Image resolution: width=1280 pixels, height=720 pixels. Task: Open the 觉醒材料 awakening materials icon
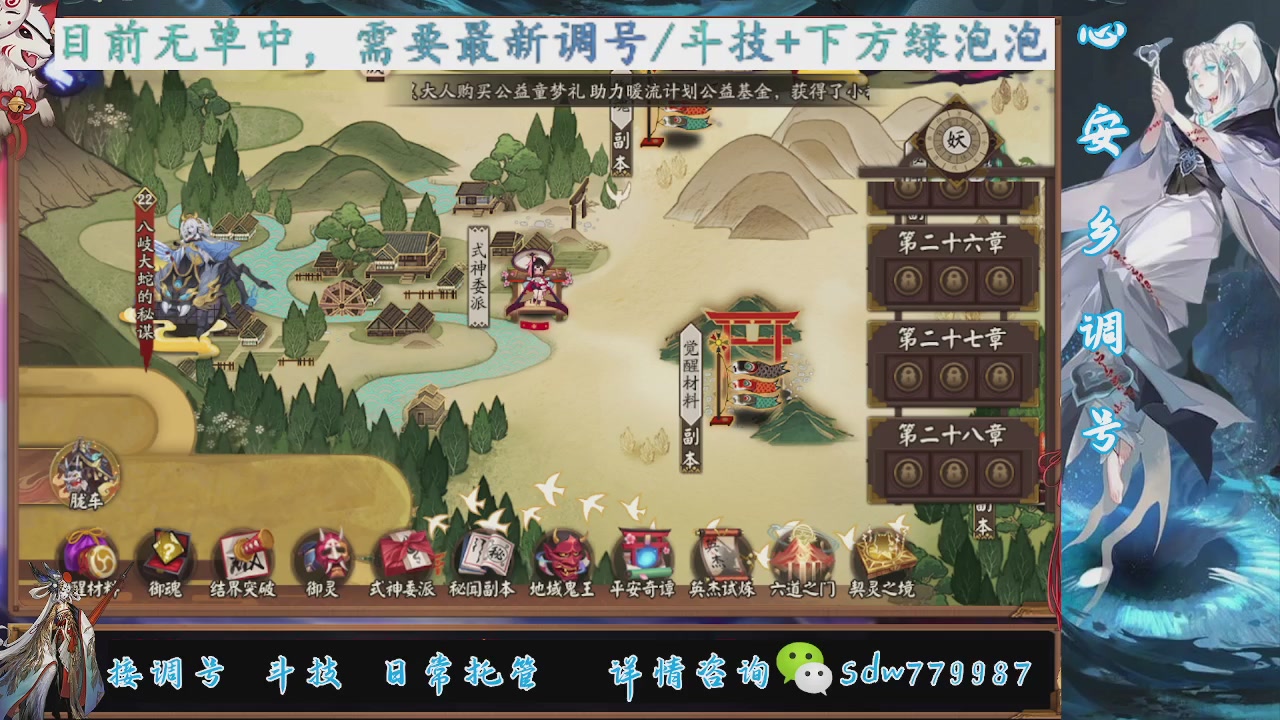pos(90,555)
